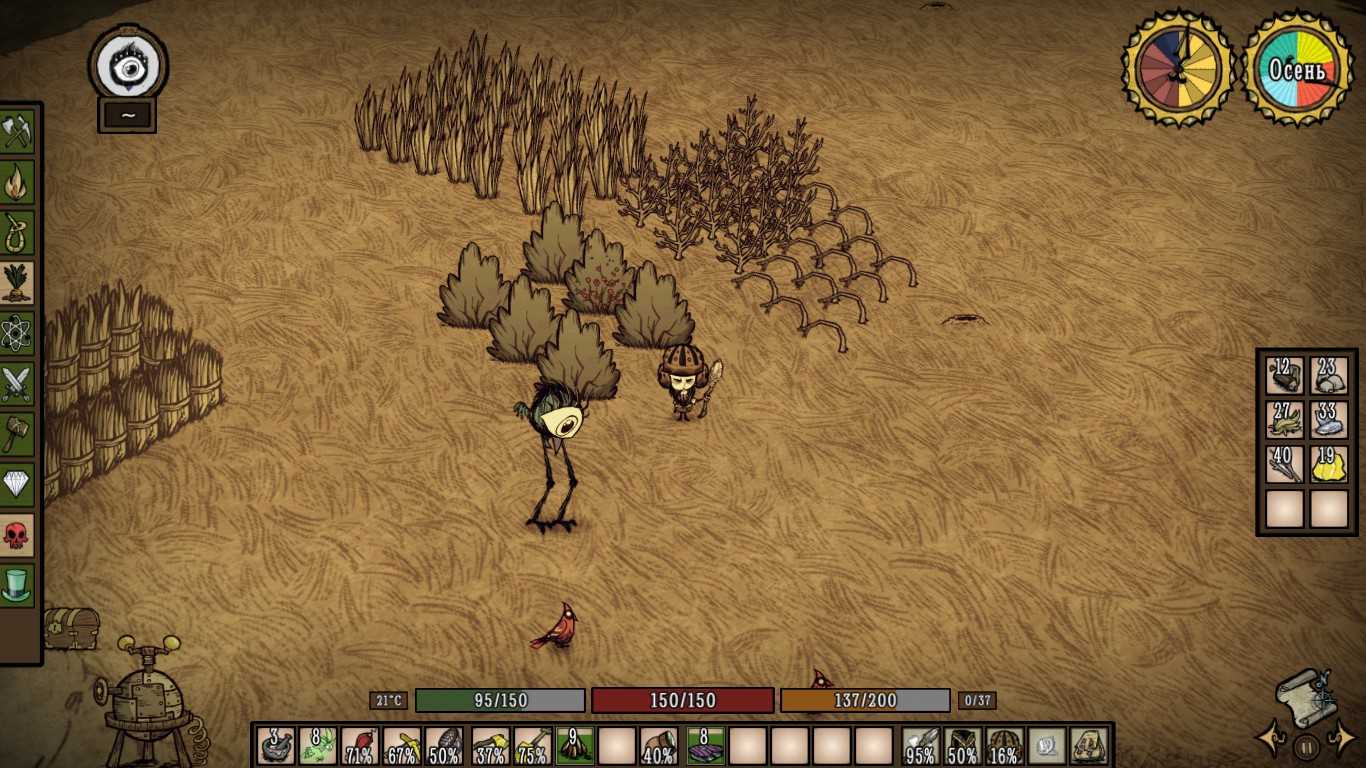Image resolution: width=1366 pixels, height=768 pixels.
Task: Pick the backpack stack of 23 rocks
Action: tap(1329, 376)
